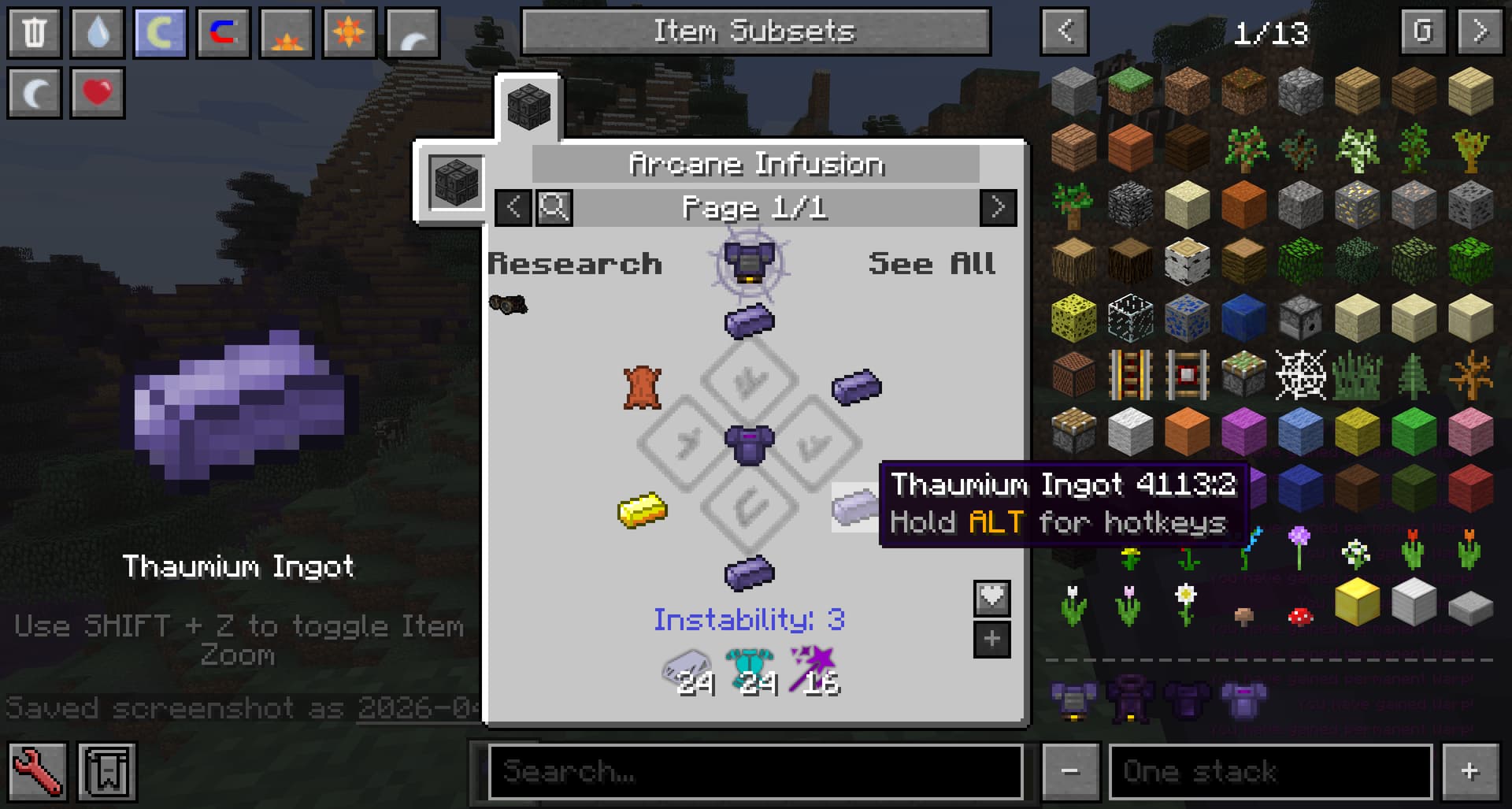1512x809 pixels.
Task: Select the gold ingot ingredient
Action: pyautogui.click(x=643, y=510)
